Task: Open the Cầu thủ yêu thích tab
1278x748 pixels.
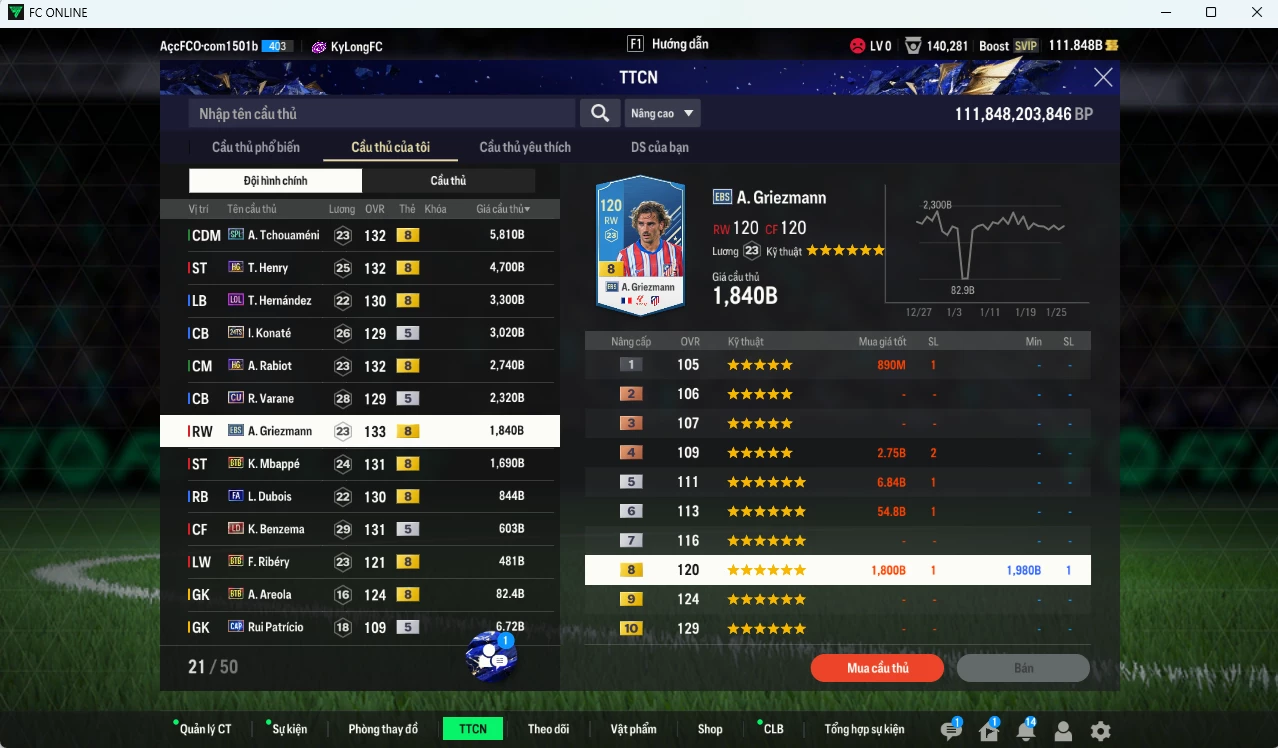Action: (525, 147)
